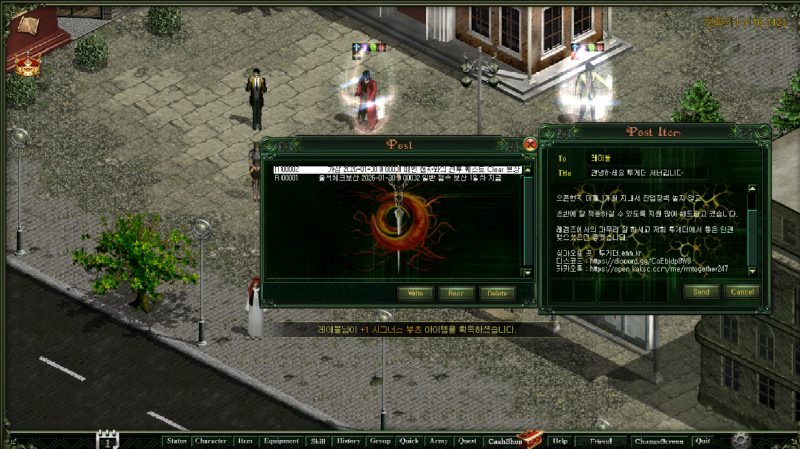Open the Quest menu

point(467,440)
